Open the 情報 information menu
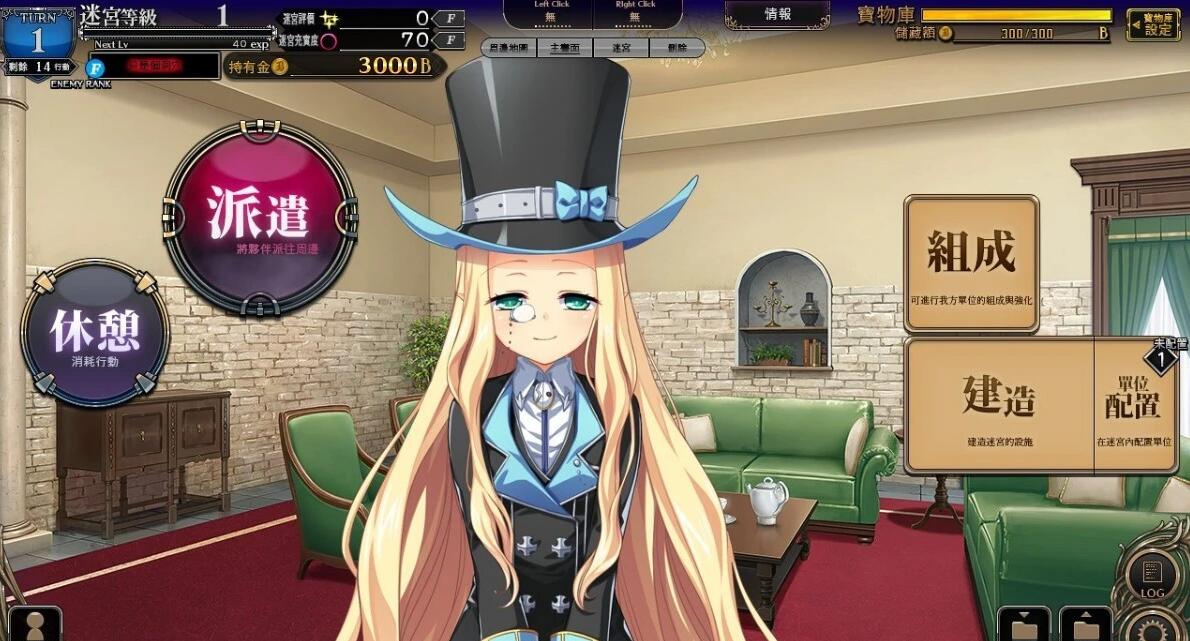The image size is (1190, 641). pos(777,15)
